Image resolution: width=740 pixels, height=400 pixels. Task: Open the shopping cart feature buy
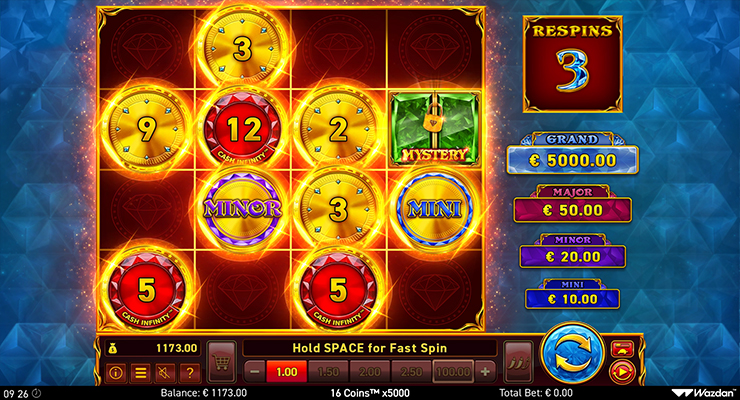click(222, 358)
